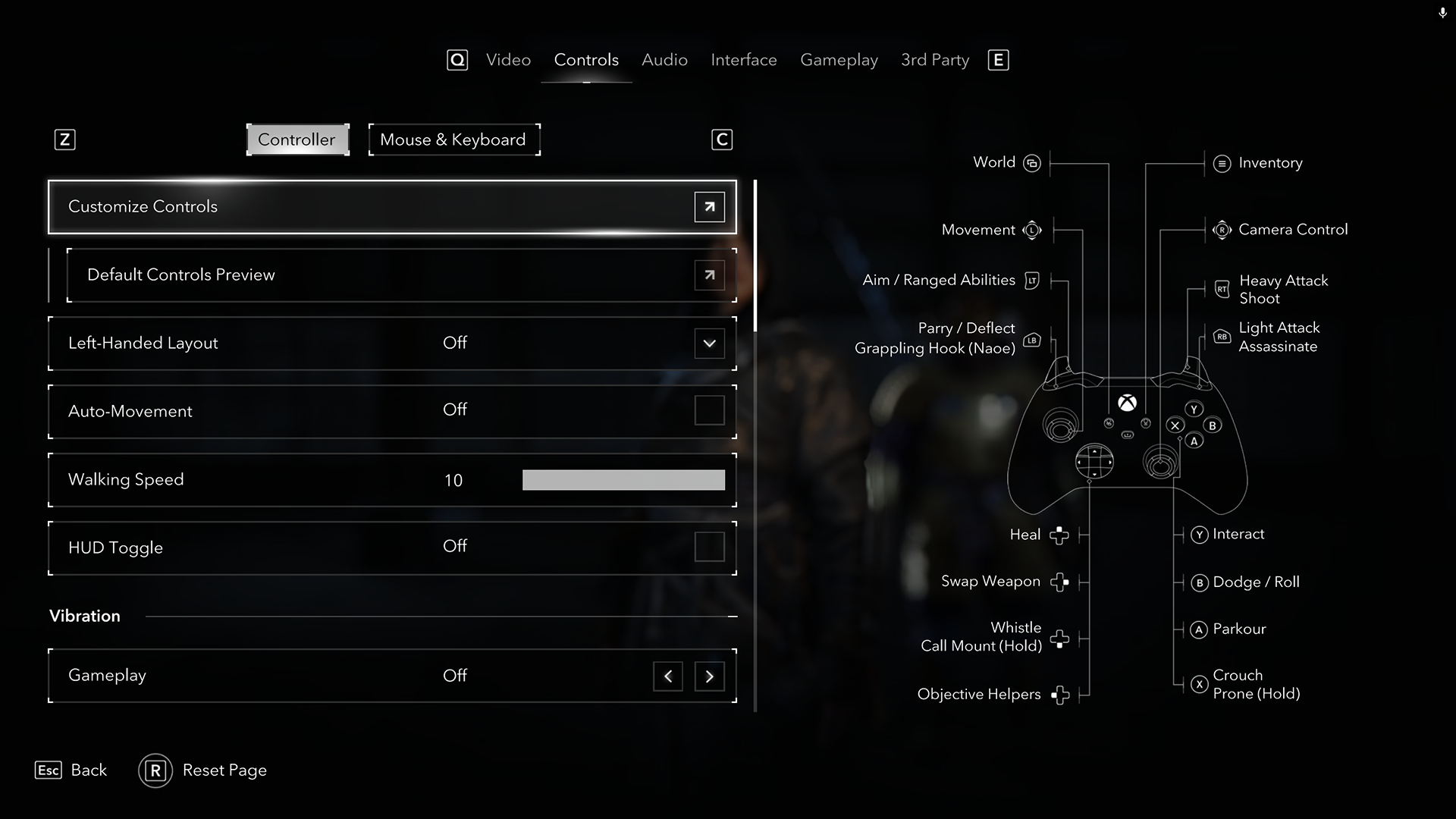The width and height of the screenshot is (1456, 819).
Task: Switch to Mouse & Keyboard controls
Action: 453,140
